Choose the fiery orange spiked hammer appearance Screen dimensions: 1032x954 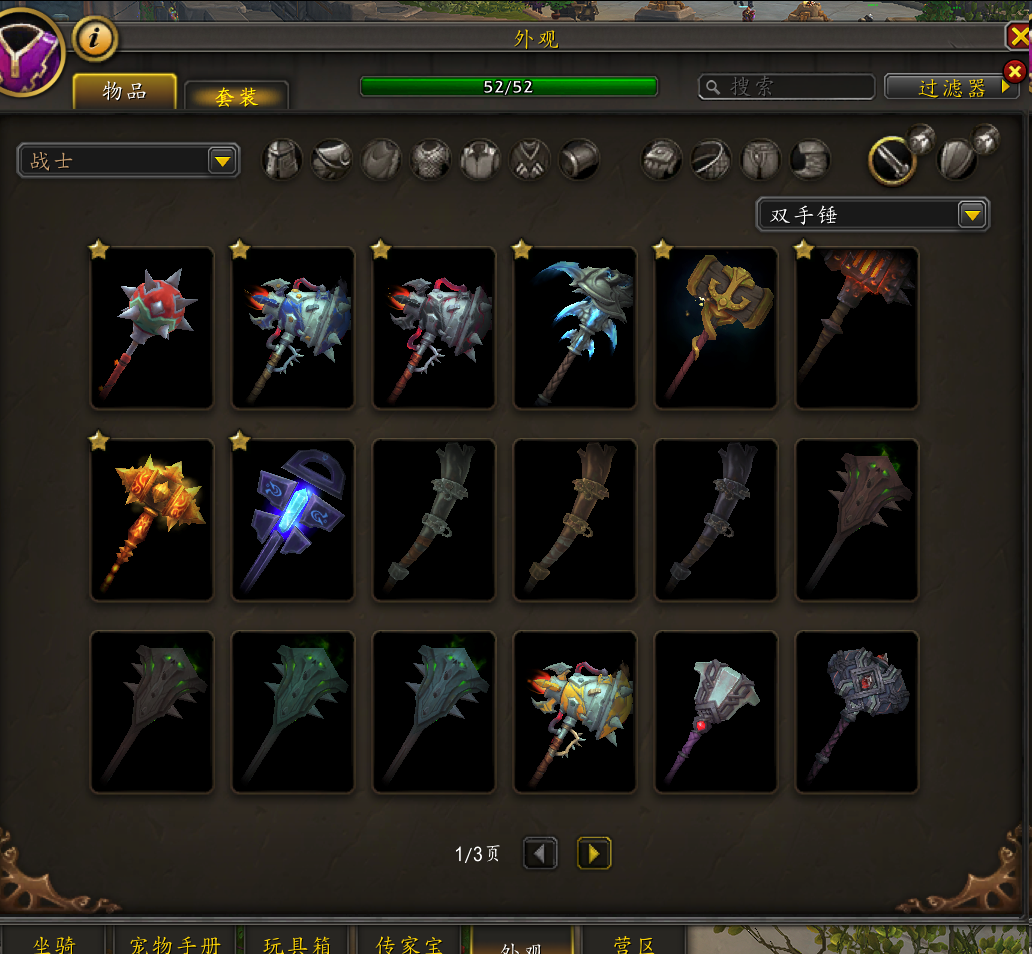click(x=152, y=520)
